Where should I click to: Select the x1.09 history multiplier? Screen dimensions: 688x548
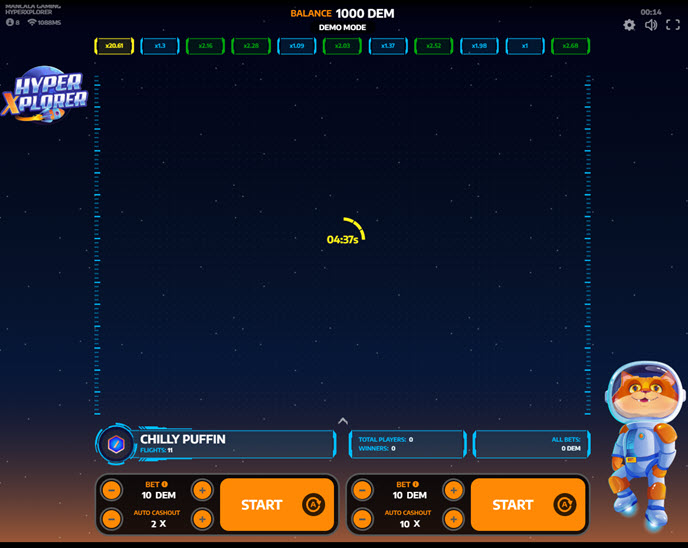pos(296,46)
